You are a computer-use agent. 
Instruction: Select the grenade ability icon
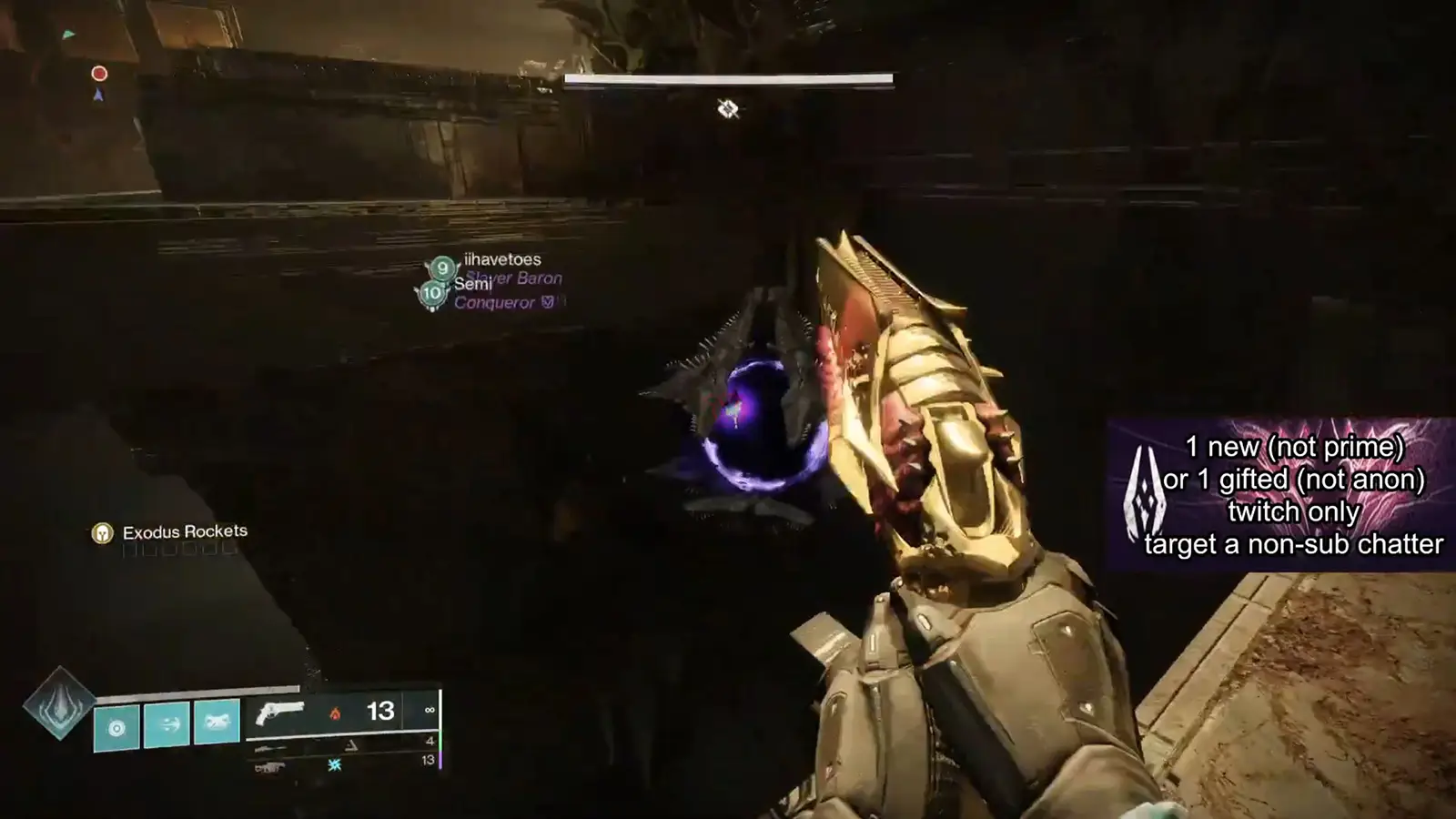(x=116, y=726)
